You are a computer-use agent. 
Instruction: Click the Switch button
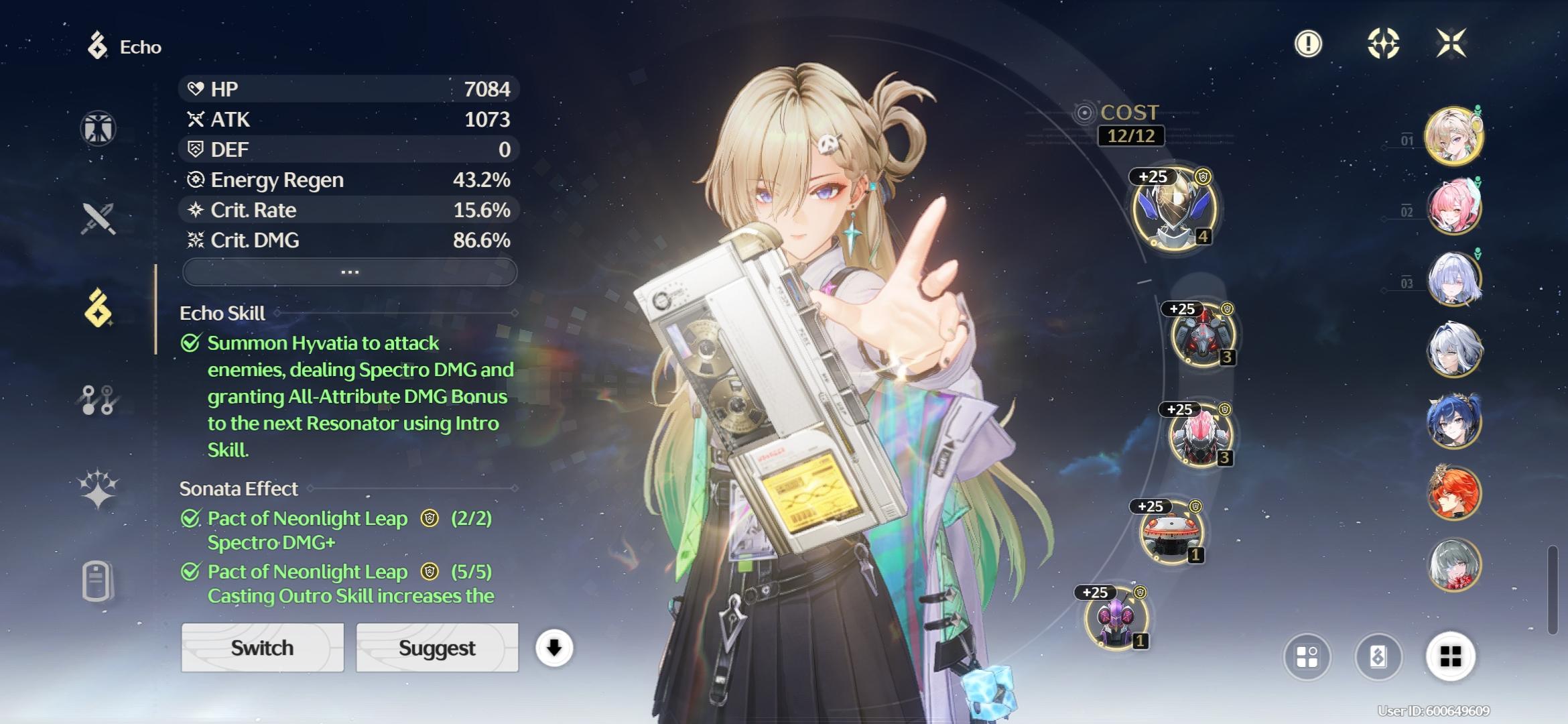[262, 648]
